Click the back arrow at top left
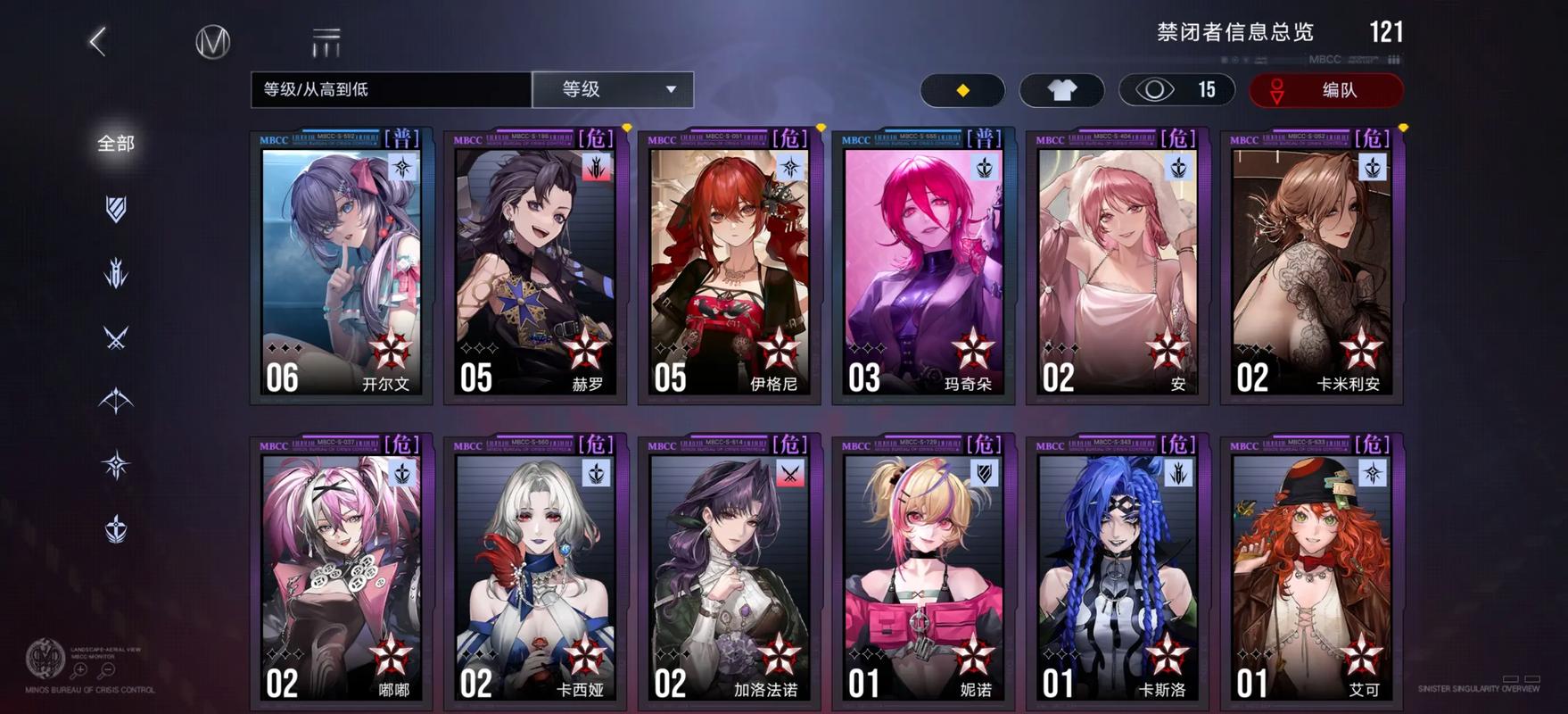Viewport: 1568px width, 714px height. tap(98, 41)
